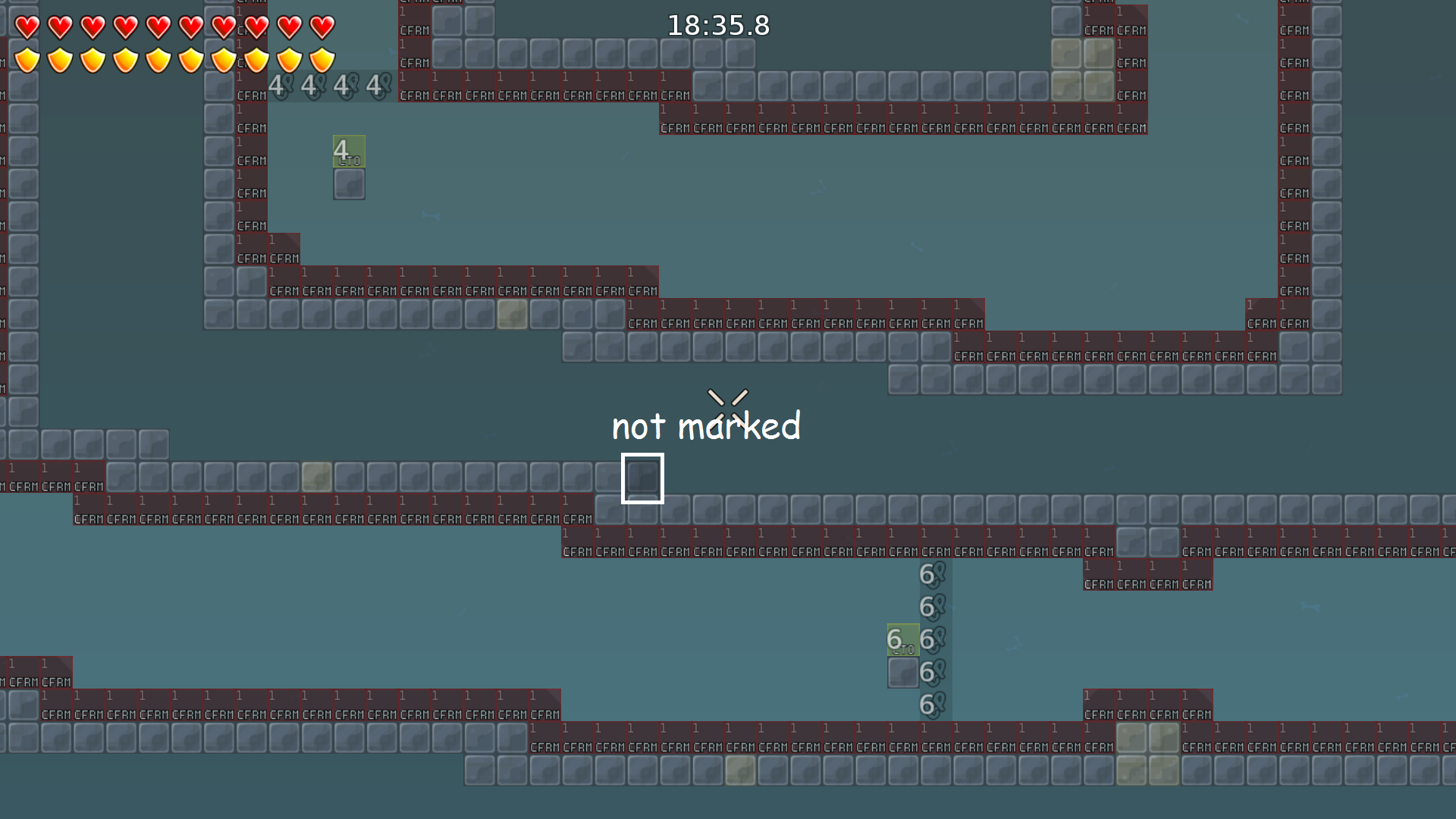Click the 'not marked' text label
1456x819 pixels.
pyautogui.click(x=706, y=425)
